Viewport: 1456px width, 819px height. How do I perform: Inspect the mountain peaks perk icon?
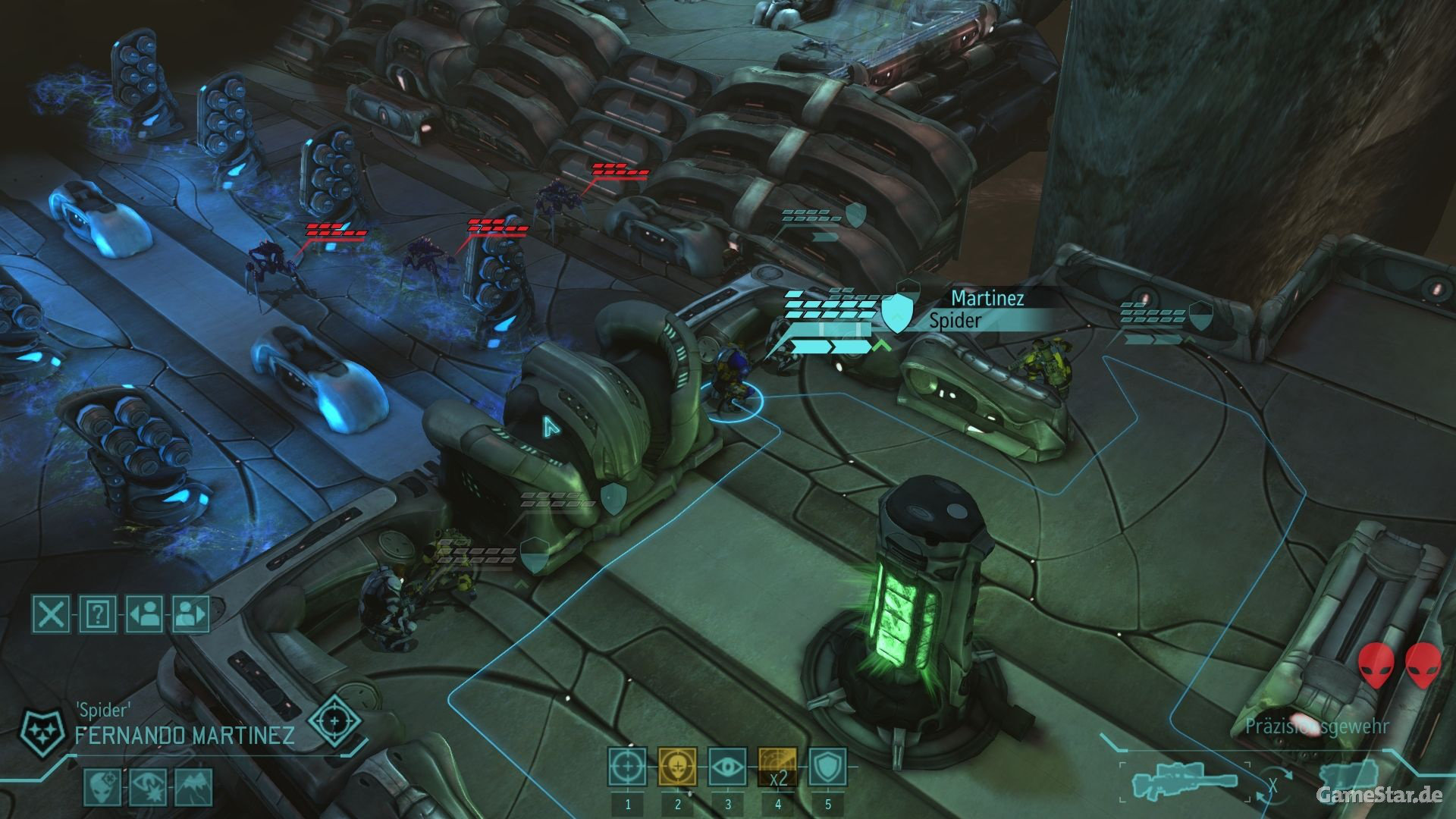(x=193, y=787)
